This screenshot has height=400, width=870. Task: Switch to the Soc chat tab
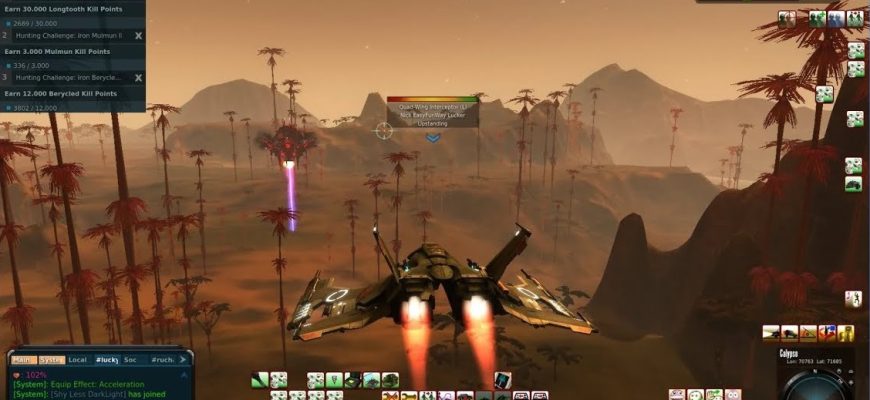pyautogui.click(x=130, y=359)
